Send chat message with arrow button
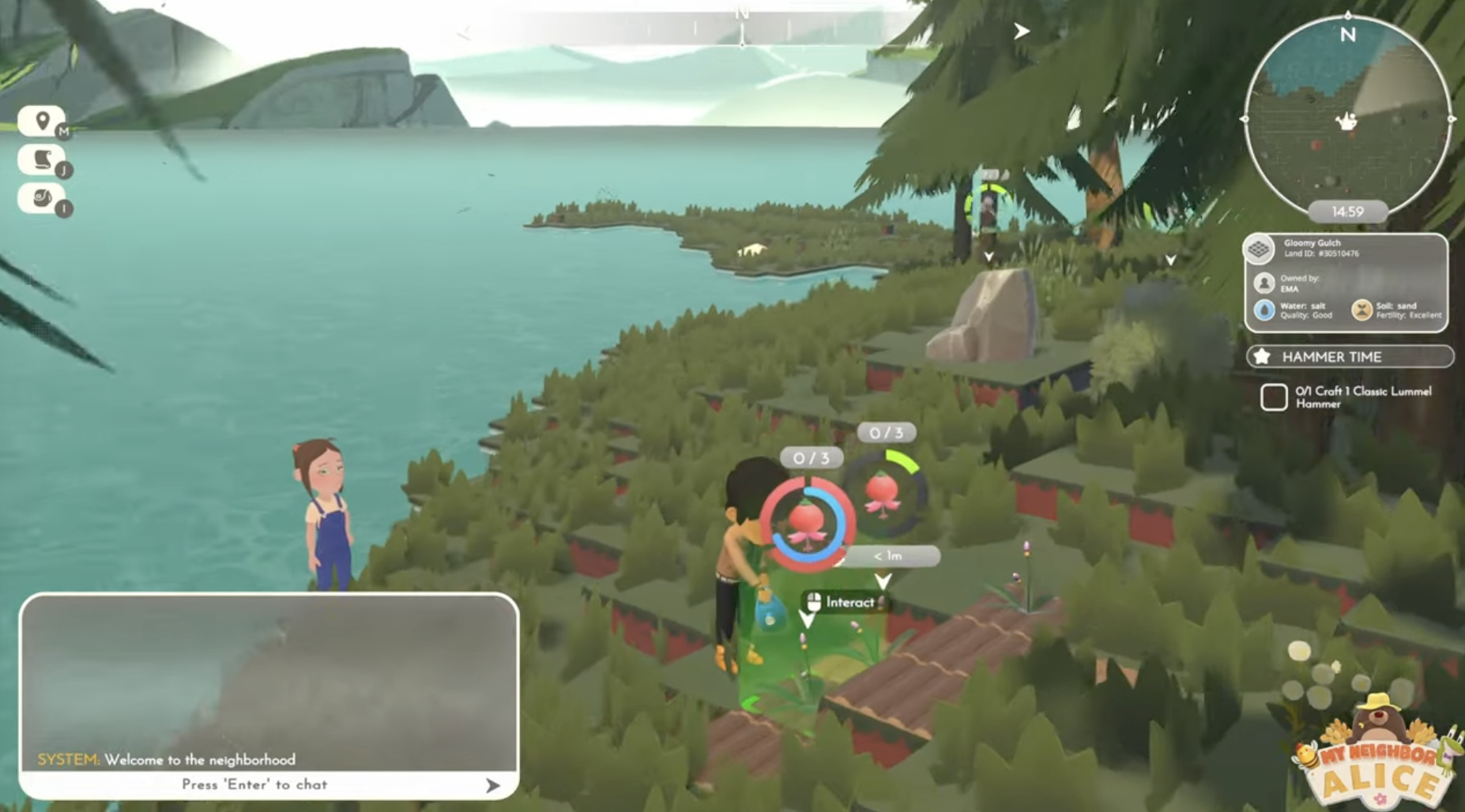Viewport: 1465px width, 812px height. [x=493, y=785]
